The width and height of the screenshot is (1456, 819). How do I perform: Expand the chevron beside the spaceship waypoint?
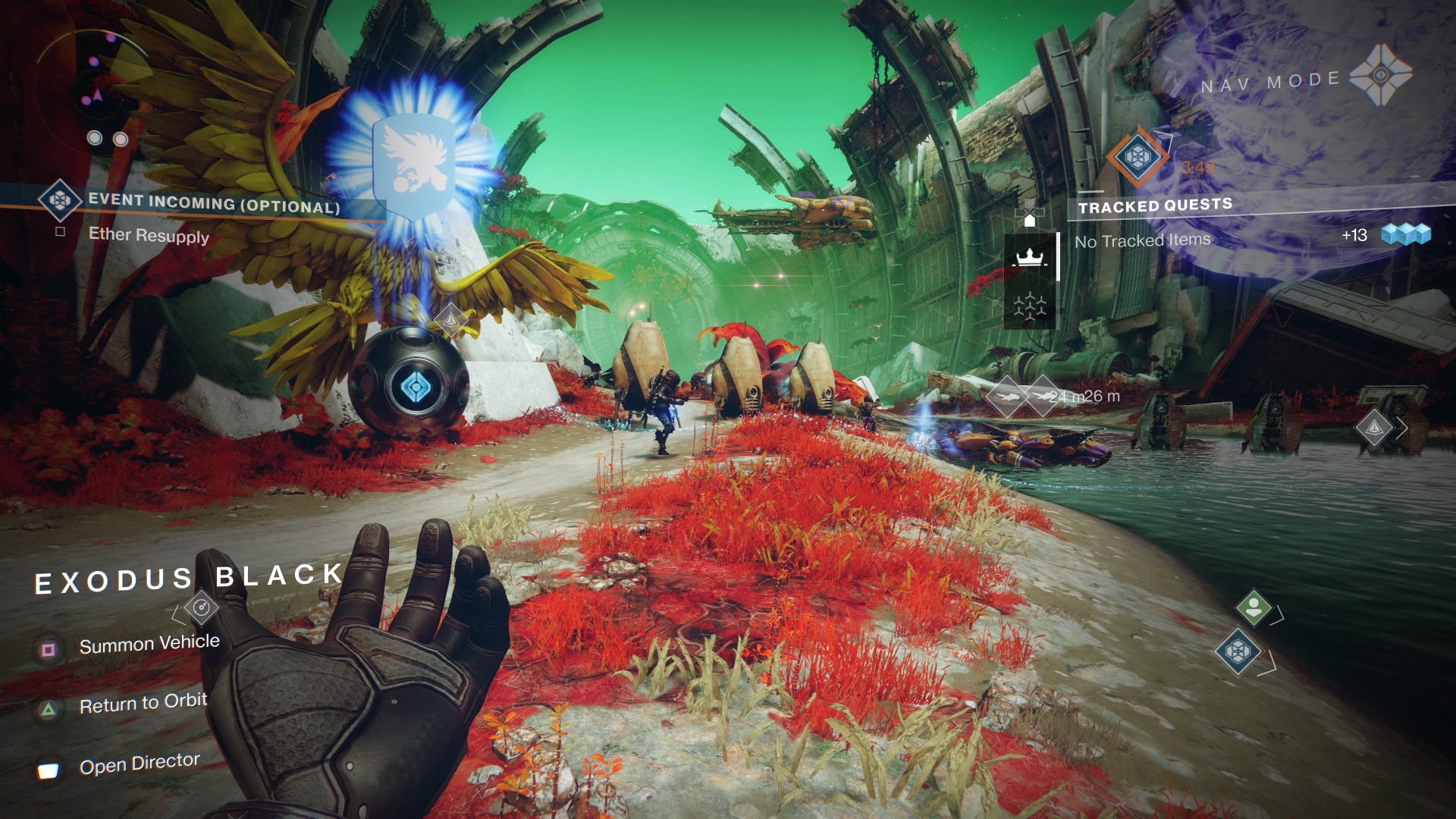tap(1401, 428)
